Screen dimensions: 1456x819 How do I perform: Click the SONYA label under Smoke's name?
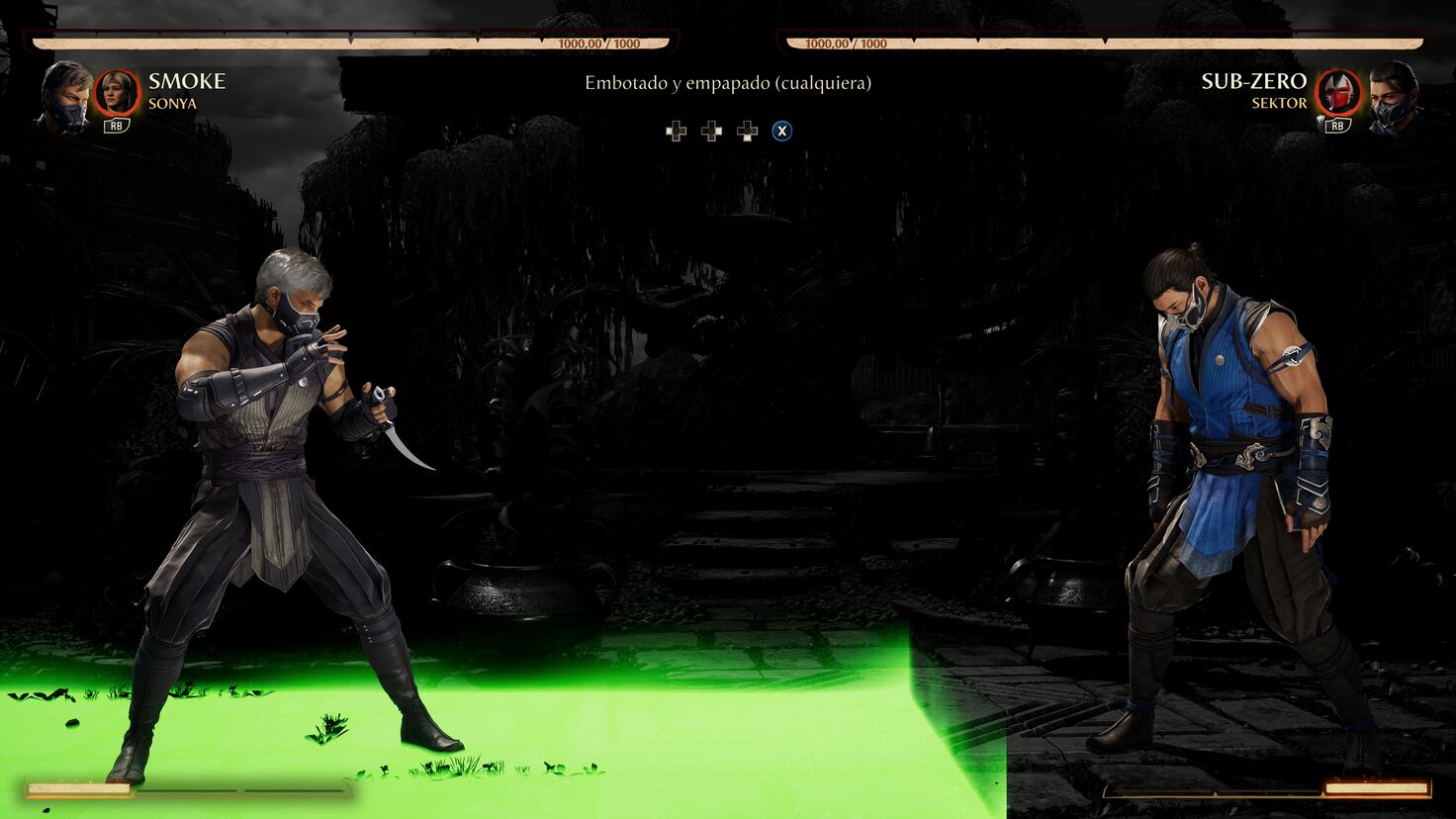(x=173, y=103)
